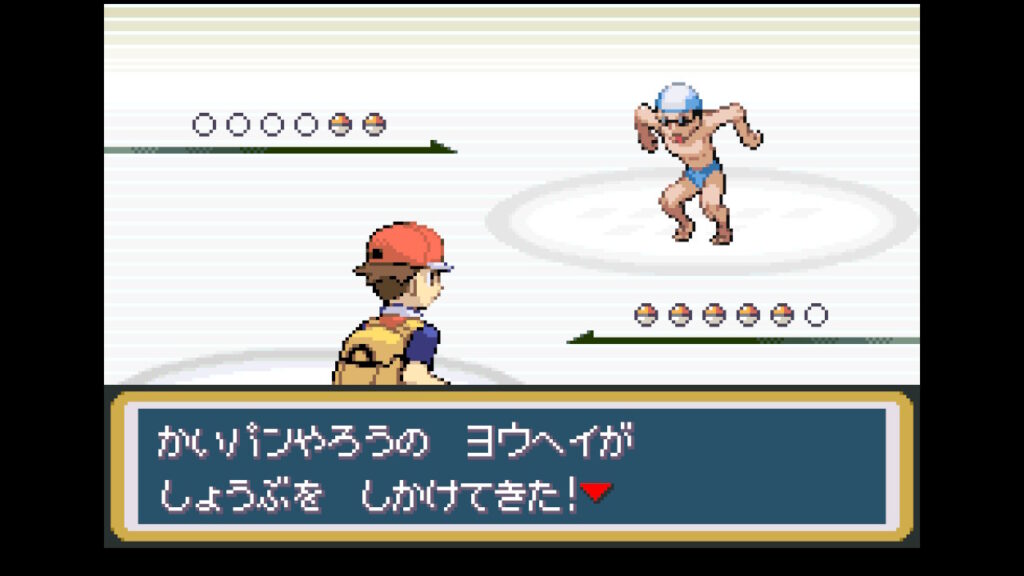Click the red continue arrow in dialogue
Viewport: 1024px width, 576px height.
coord(596,492)
